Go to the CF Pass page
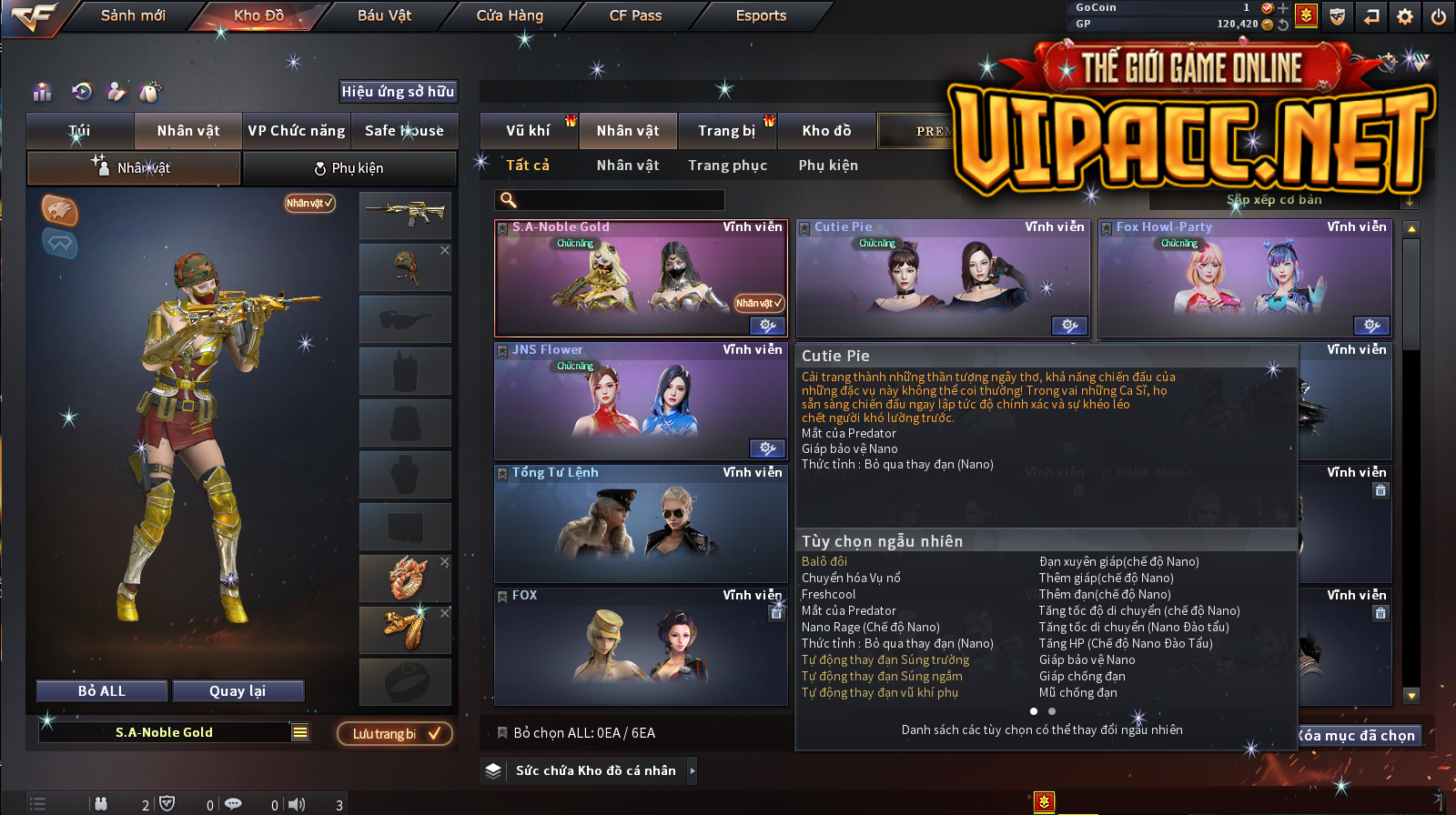 [635, 15]
